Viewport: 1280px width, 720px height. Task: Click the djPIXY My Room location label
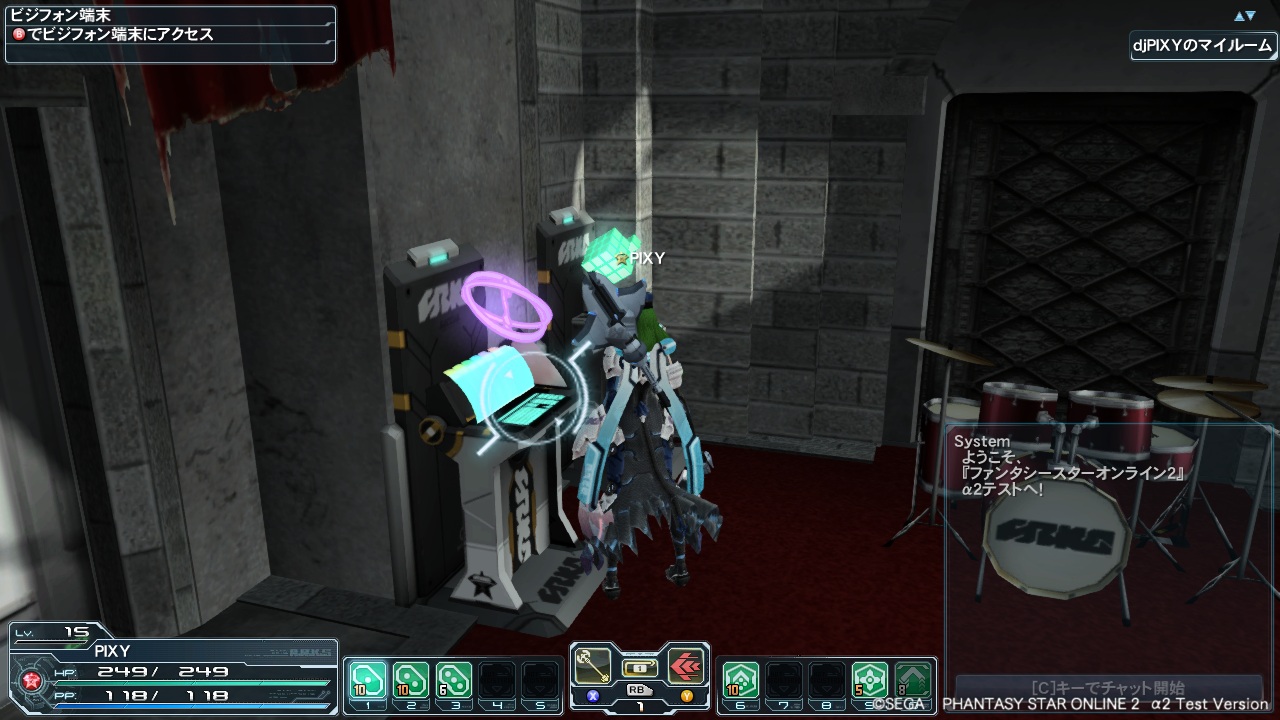[1203, 46]
